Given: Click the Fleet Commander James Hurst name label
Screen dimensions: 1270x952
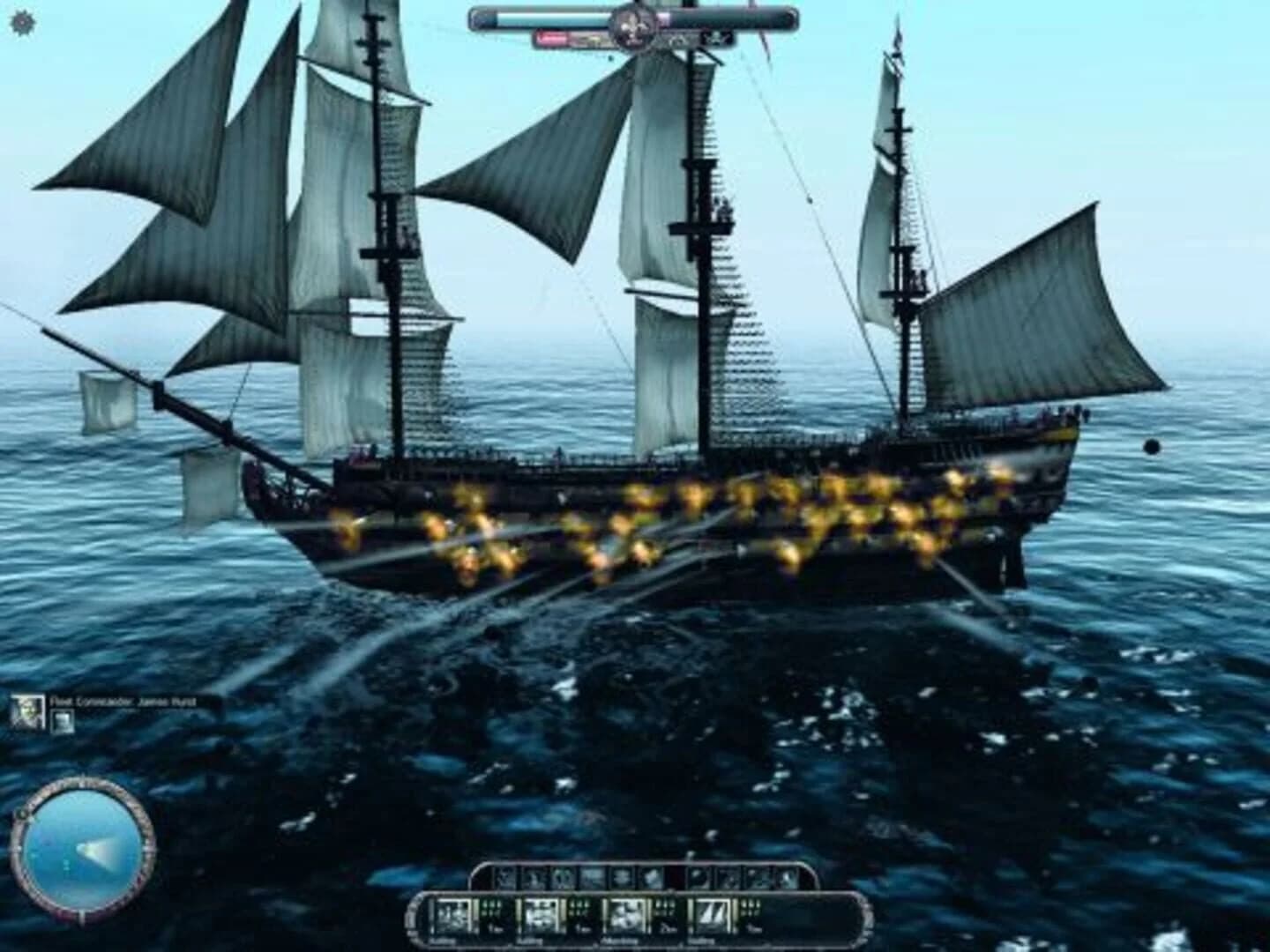Looking at the screenshot, I should [123, 703].
